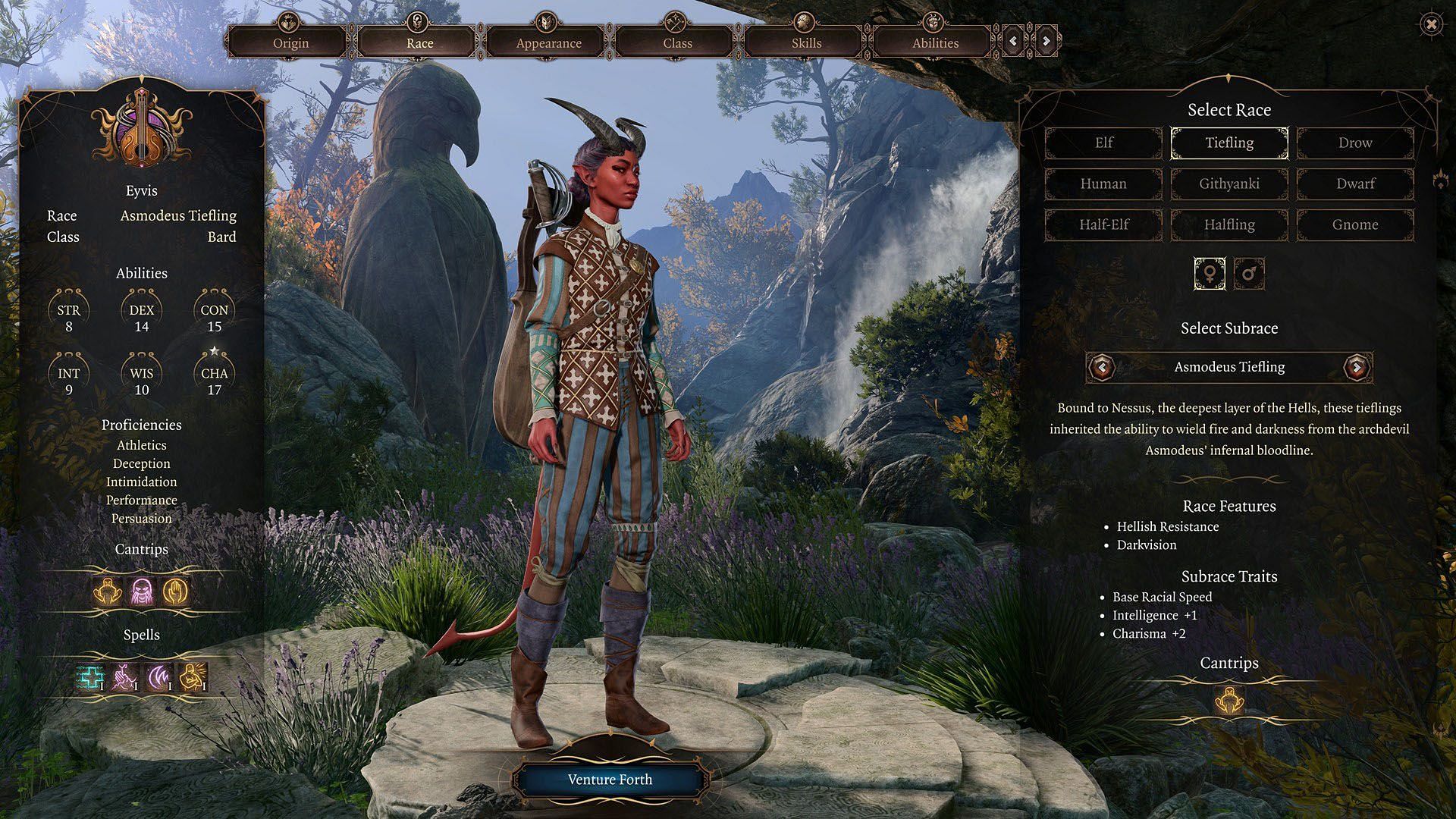Switch to the male body option
Image resolution: width=1456 pixels, height=819 pixels.
[x=1249, y=273]
